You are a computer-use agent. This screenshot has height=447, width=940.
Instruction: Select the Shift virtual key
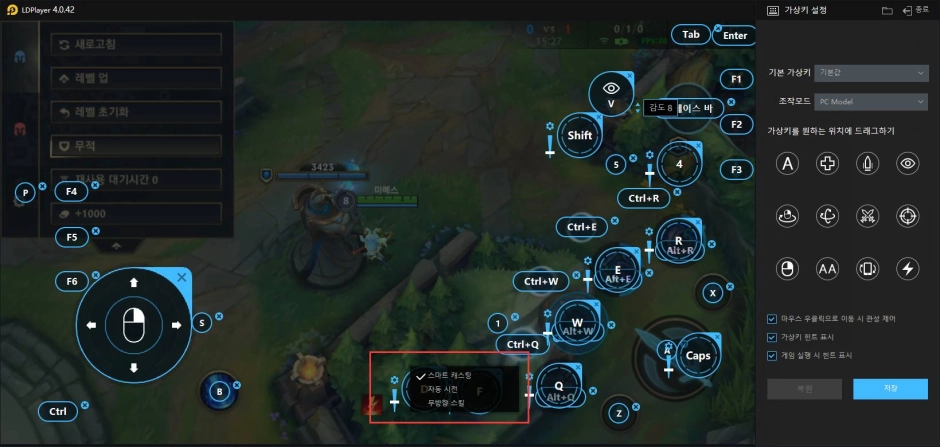pos(580,135)
